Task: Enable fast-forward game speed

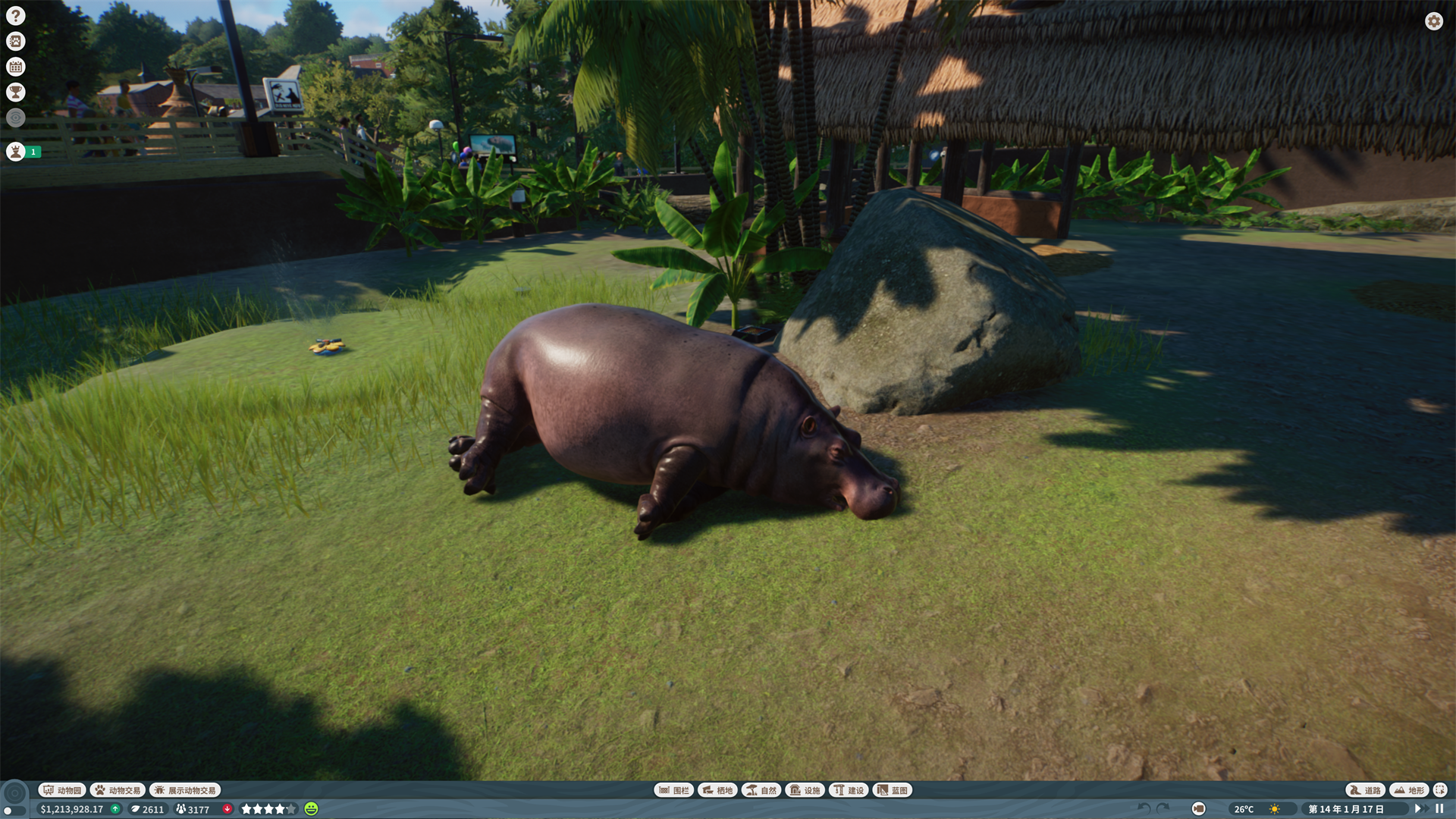Action: point(1424,809)
